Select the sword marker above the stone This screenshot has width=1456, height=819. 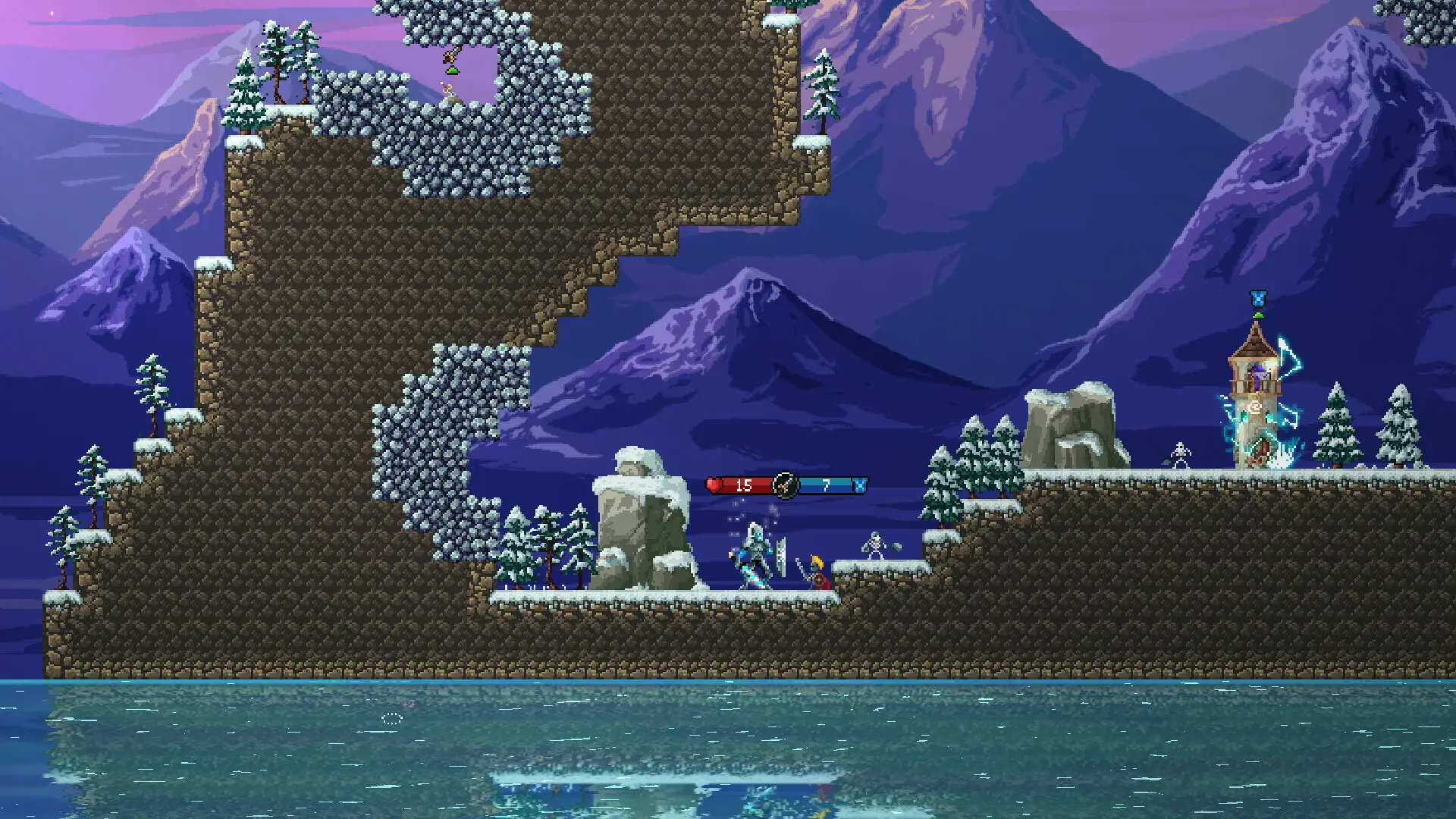pyautogui.click(x=451, y=55)
